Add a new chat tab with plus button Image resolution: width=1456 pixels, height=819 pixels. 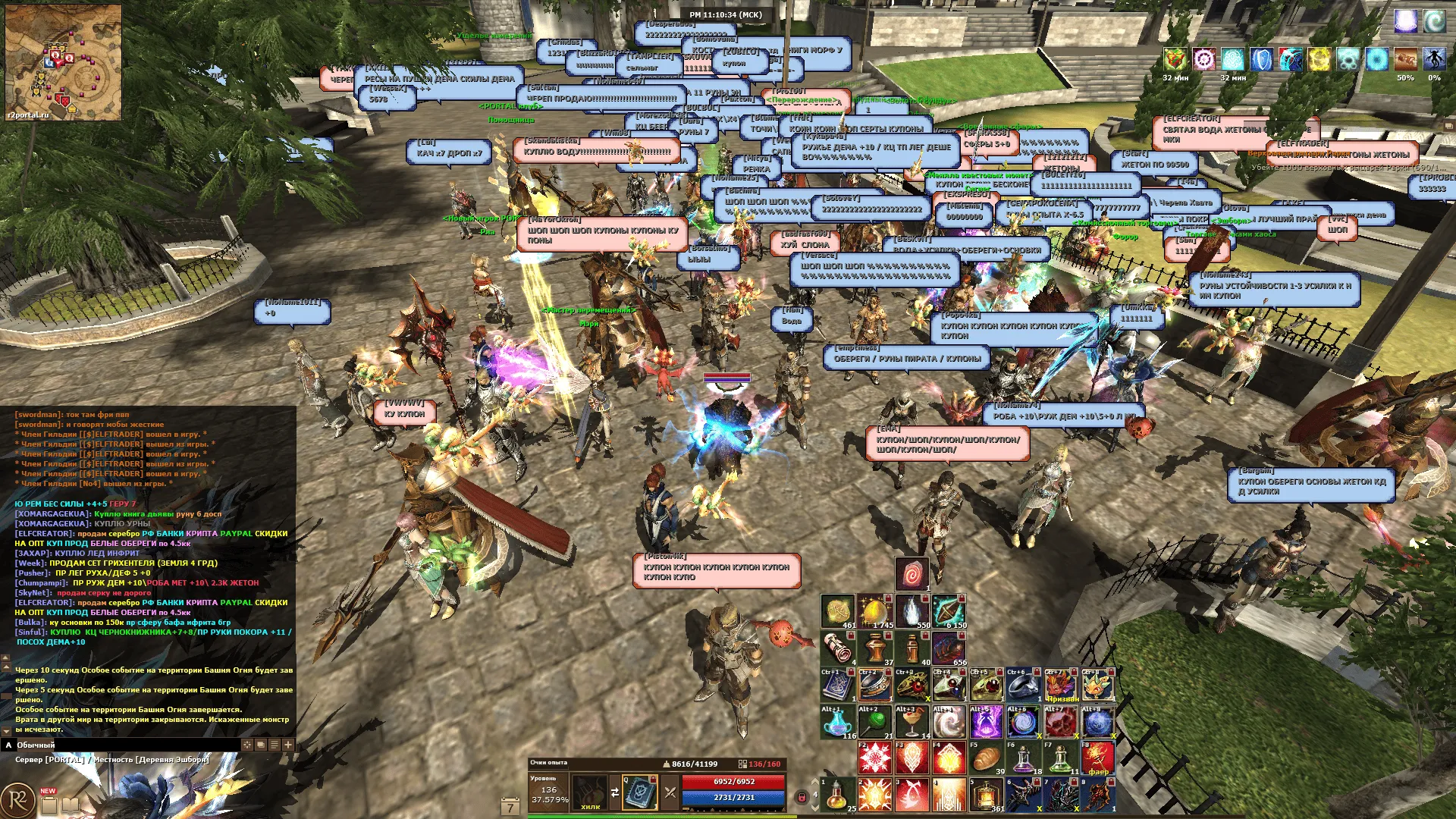point(288,745)
